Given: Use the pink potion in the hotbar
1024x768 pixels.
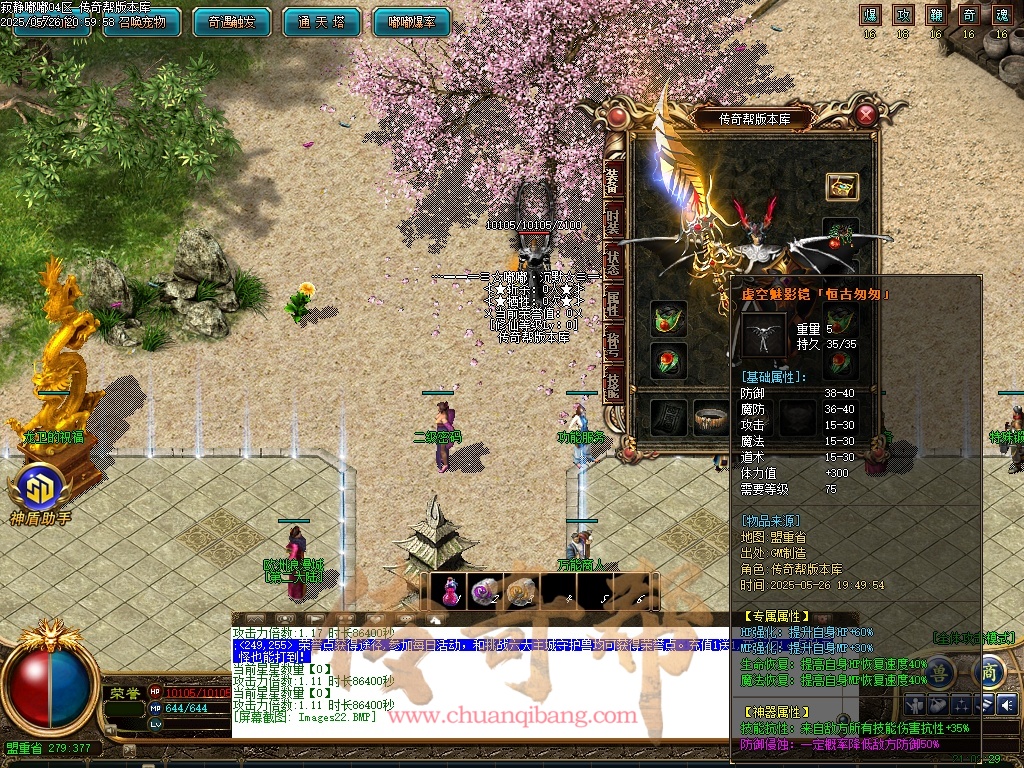Looking at the screenshot, I should pos(450,592).
